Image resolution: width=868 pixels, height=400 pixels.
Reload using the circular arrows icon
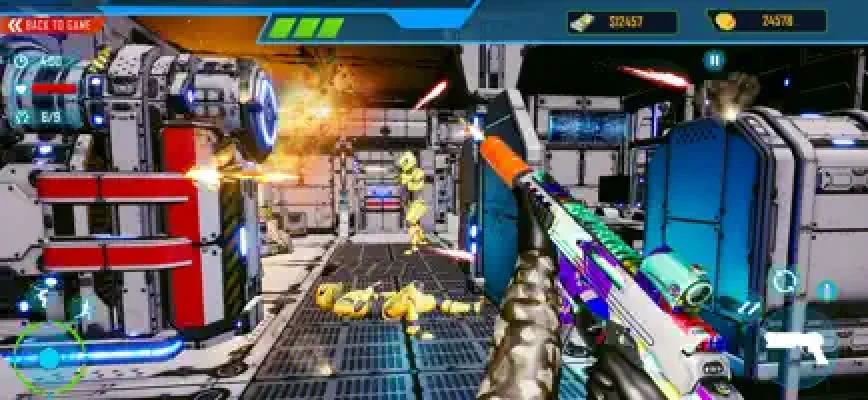[785, 280]
